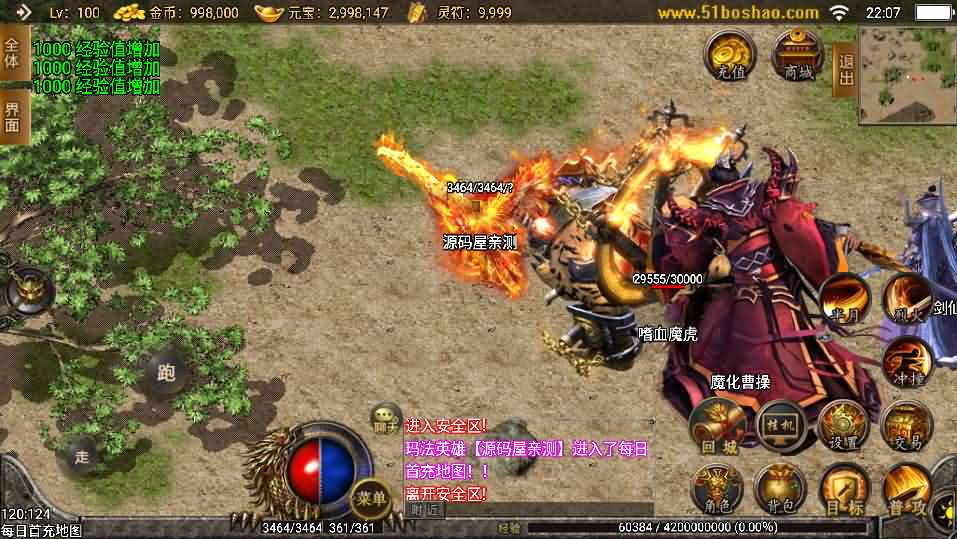
Task: Click the 退出 exit tab
Action: click(845, 69)
